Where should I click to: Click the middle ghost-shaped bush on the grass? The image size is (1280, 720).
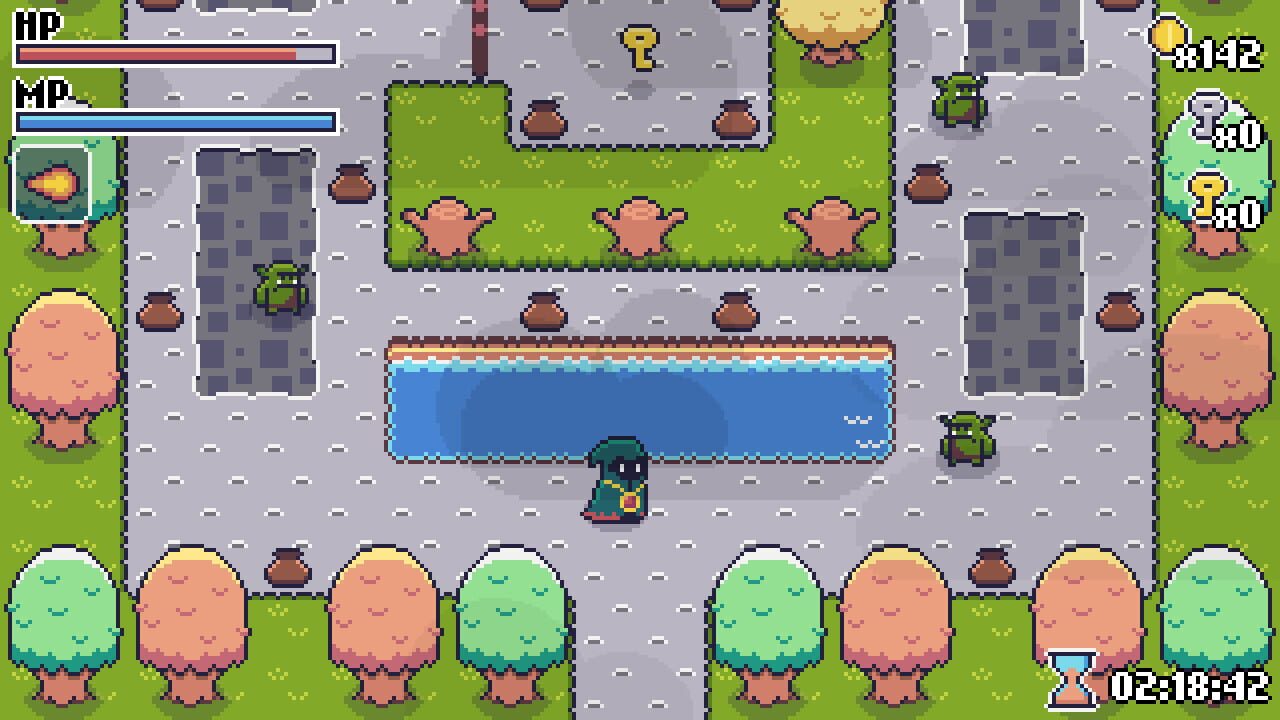point(640,225)
